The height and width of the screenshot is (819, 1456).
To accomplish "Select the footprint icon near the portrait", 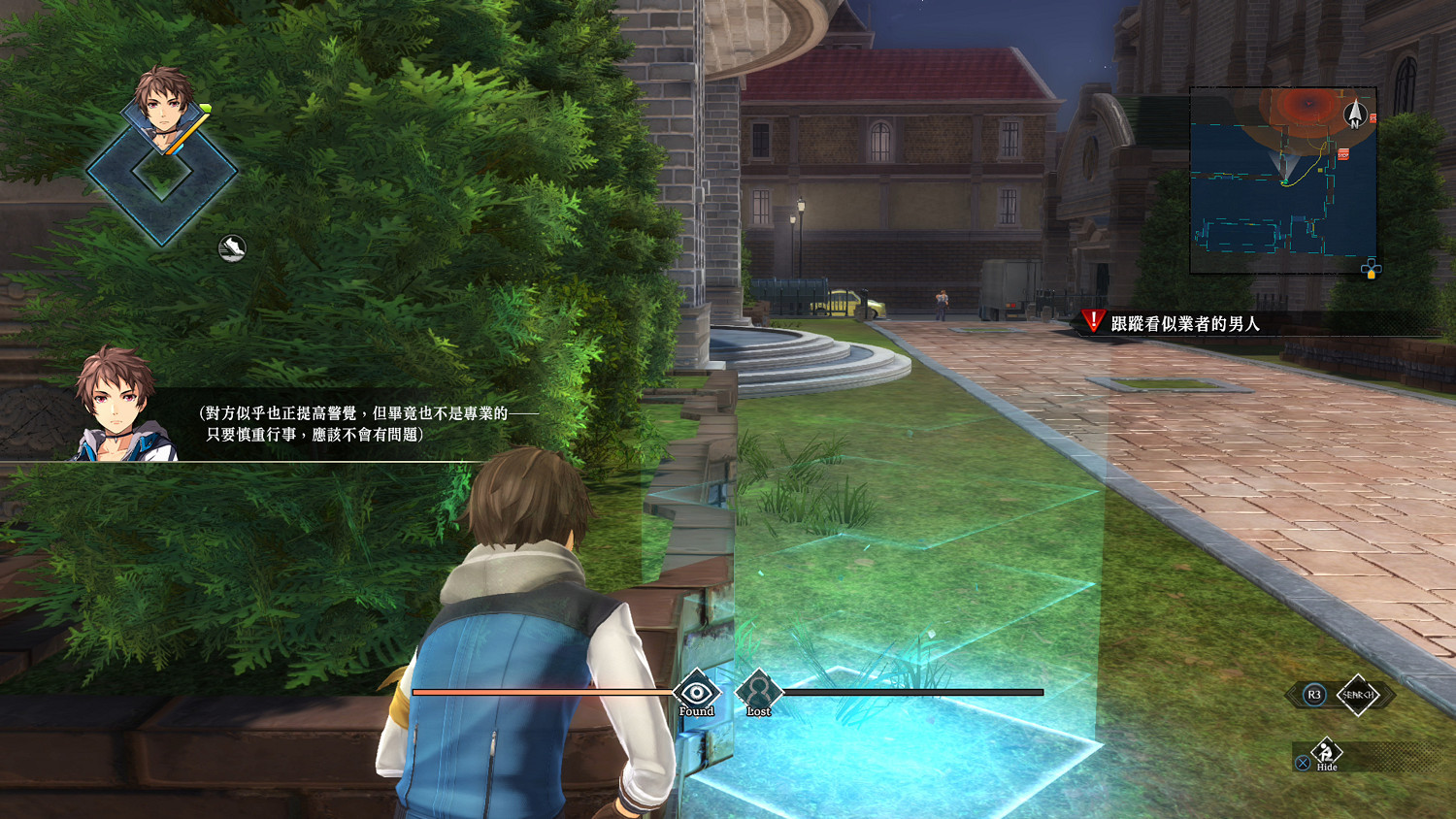I will click(230, 246).
